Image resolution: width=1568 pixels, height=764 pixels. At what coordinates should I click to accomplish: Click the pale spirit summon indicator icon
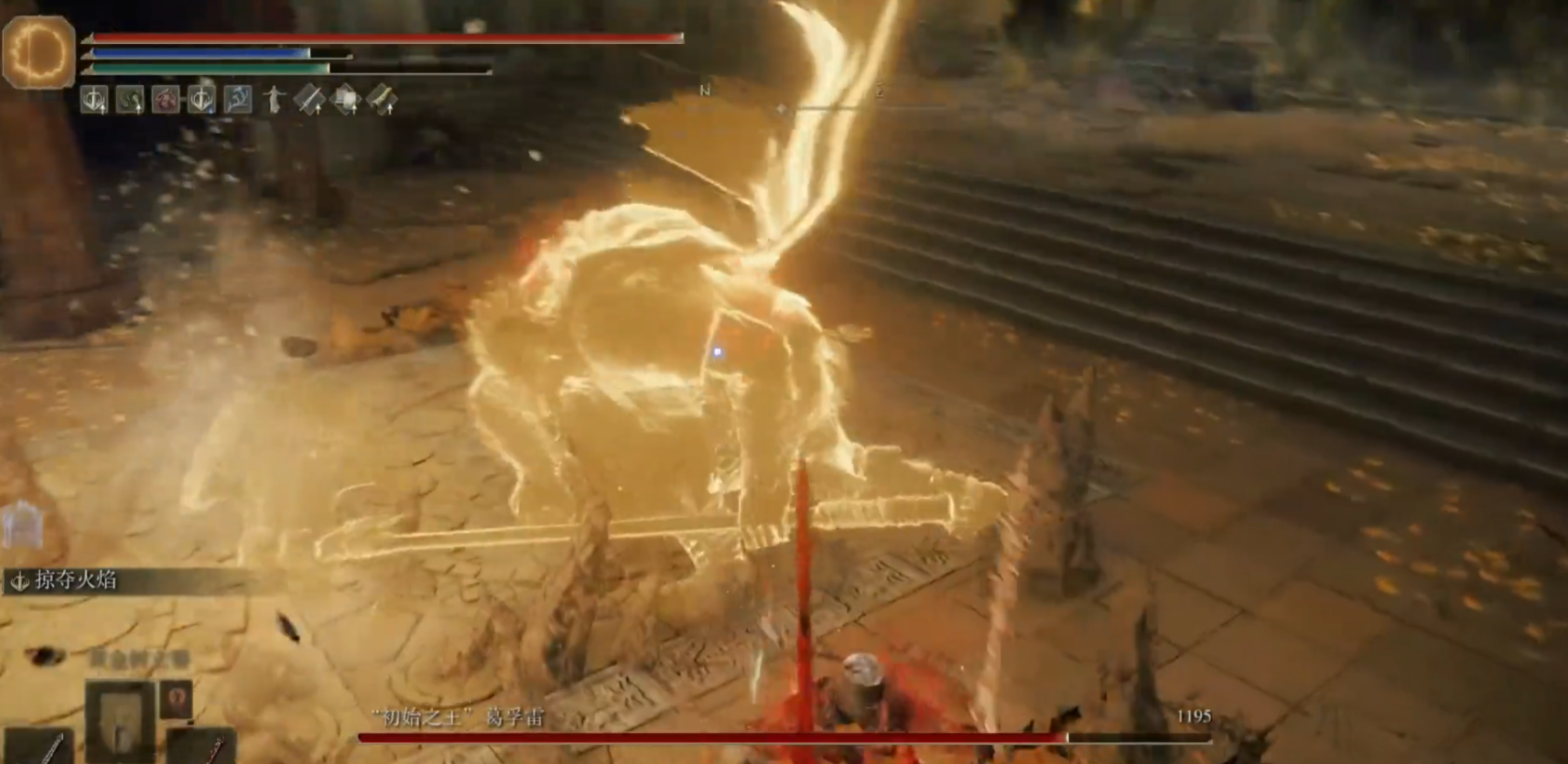[x=22, y=525]
